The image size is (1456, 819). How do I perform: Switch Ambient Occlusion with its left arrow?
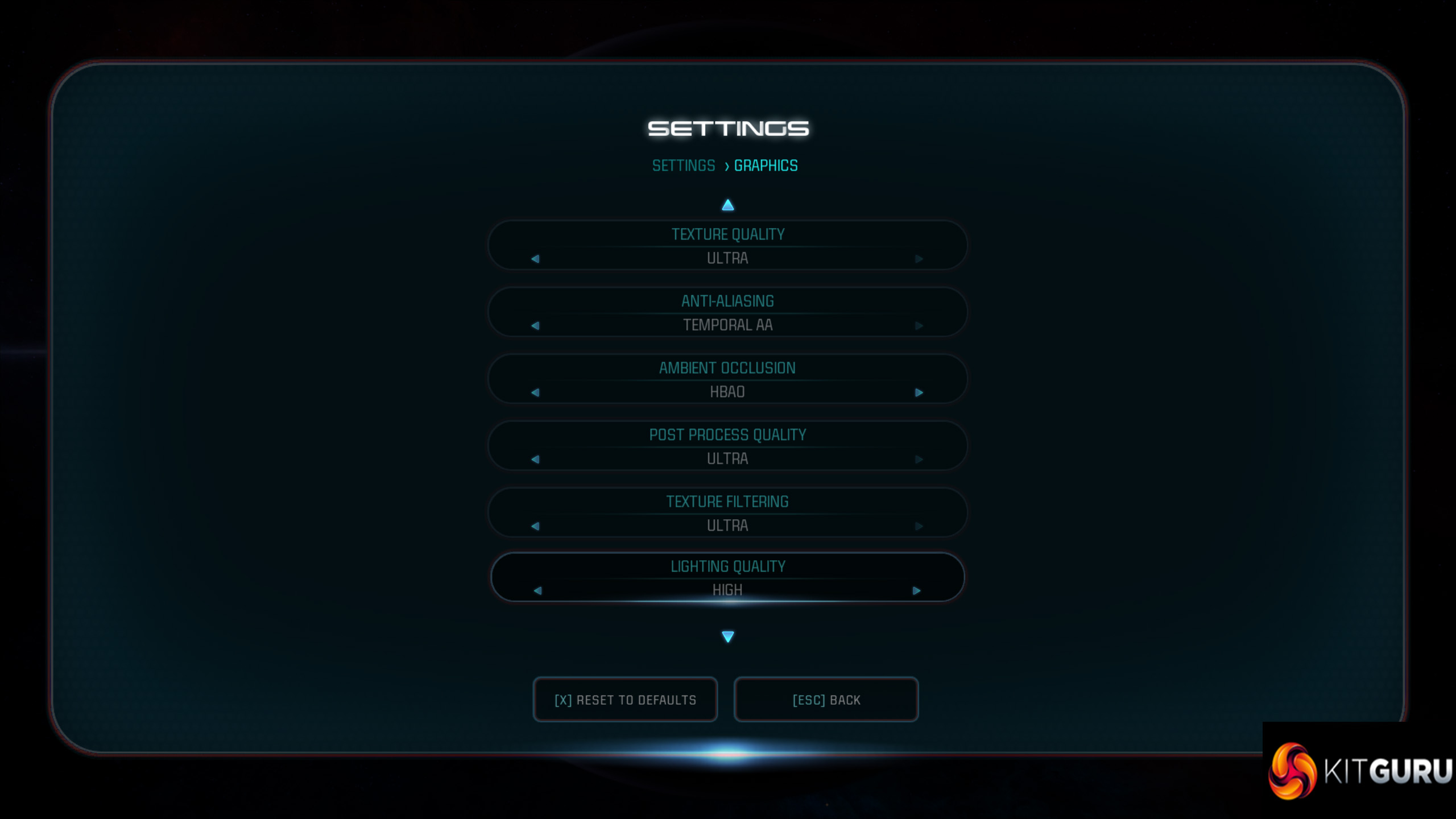tap(535, 392)
